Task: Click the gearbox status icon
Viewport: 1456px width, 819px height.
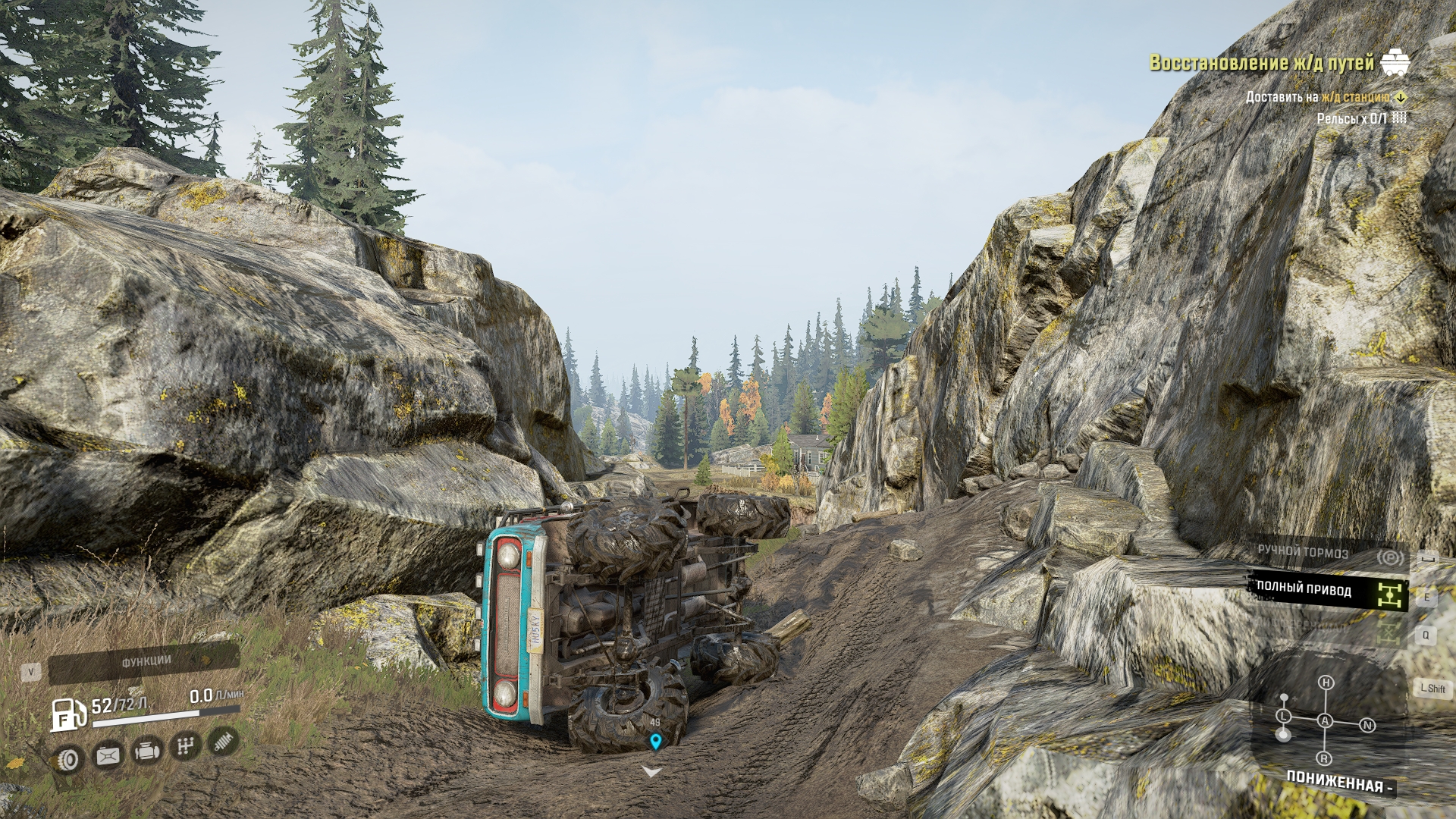Action: 185,747
